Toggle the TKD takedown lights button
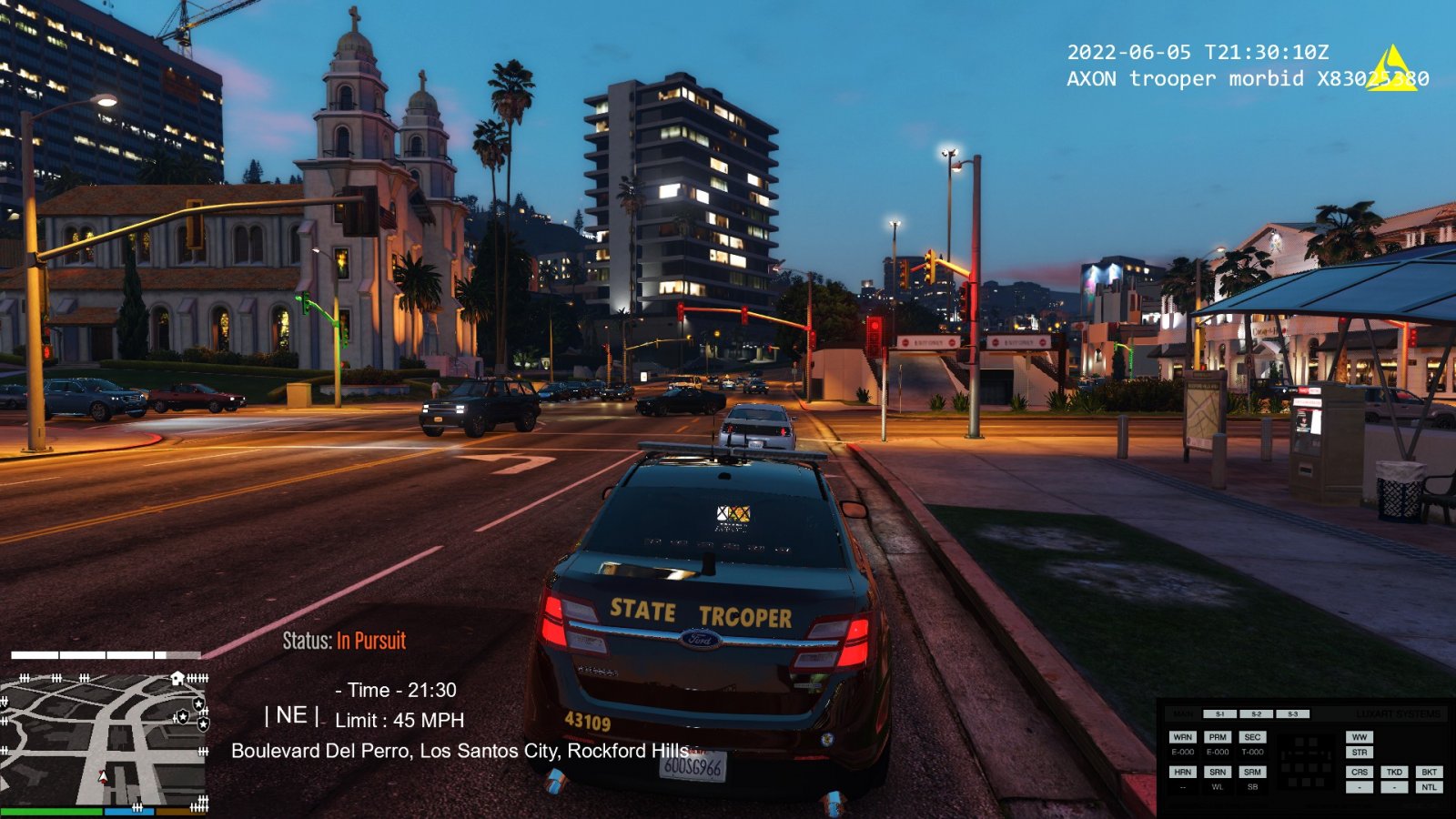The height and width of the screenshot is (819, 1456). 1394,772
